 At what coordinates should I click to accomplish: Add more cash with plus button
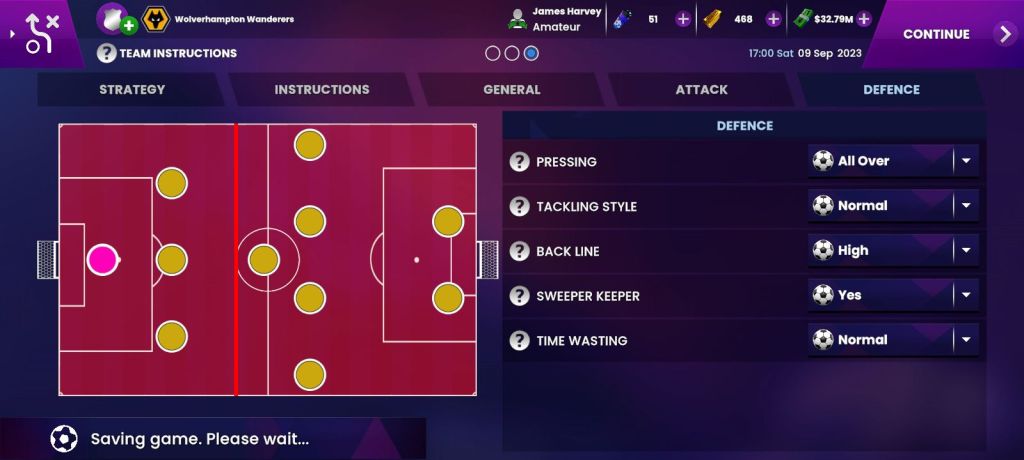(864, 19)
